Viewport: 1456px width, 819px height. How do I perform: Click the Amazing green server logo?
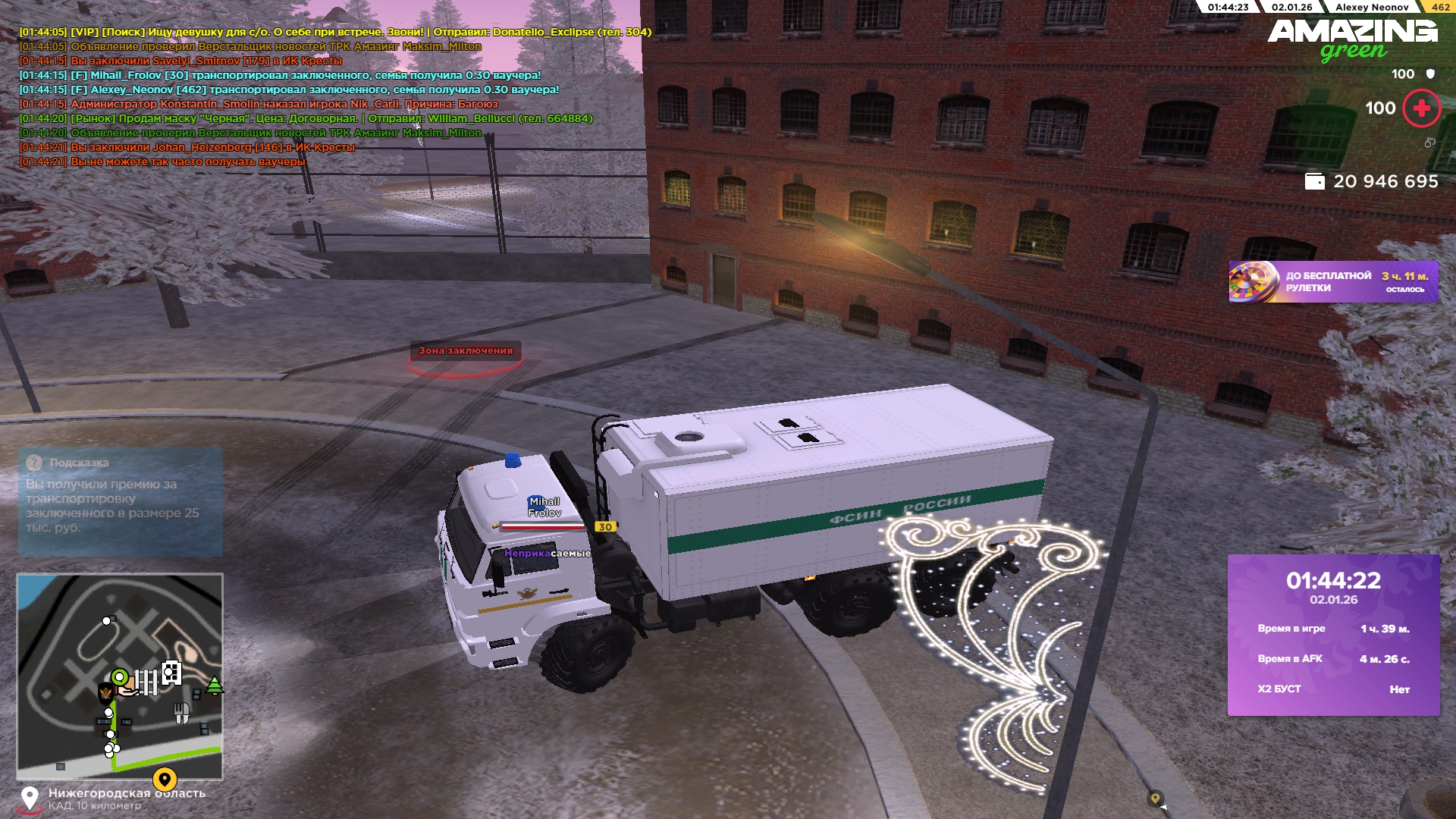[1352, 39]
